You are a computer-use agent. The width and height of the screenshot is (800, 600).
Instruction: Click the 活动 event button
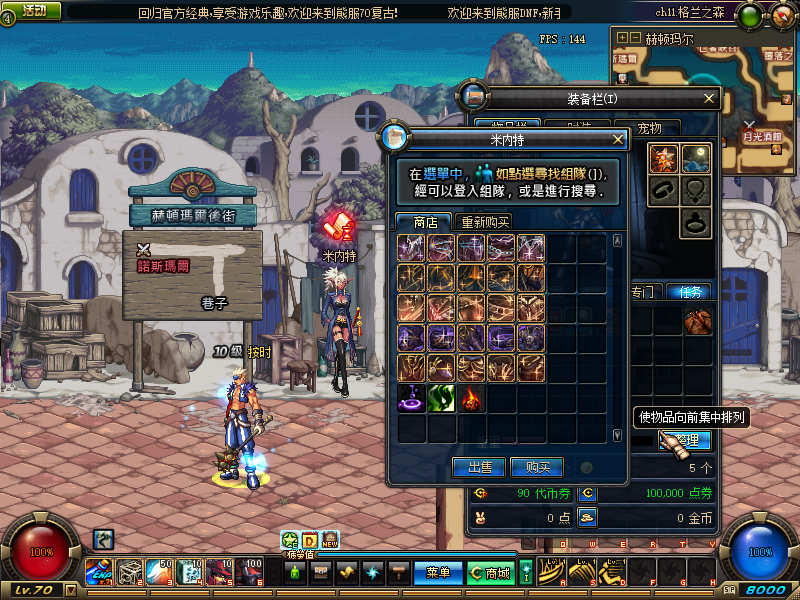[33, 10]
